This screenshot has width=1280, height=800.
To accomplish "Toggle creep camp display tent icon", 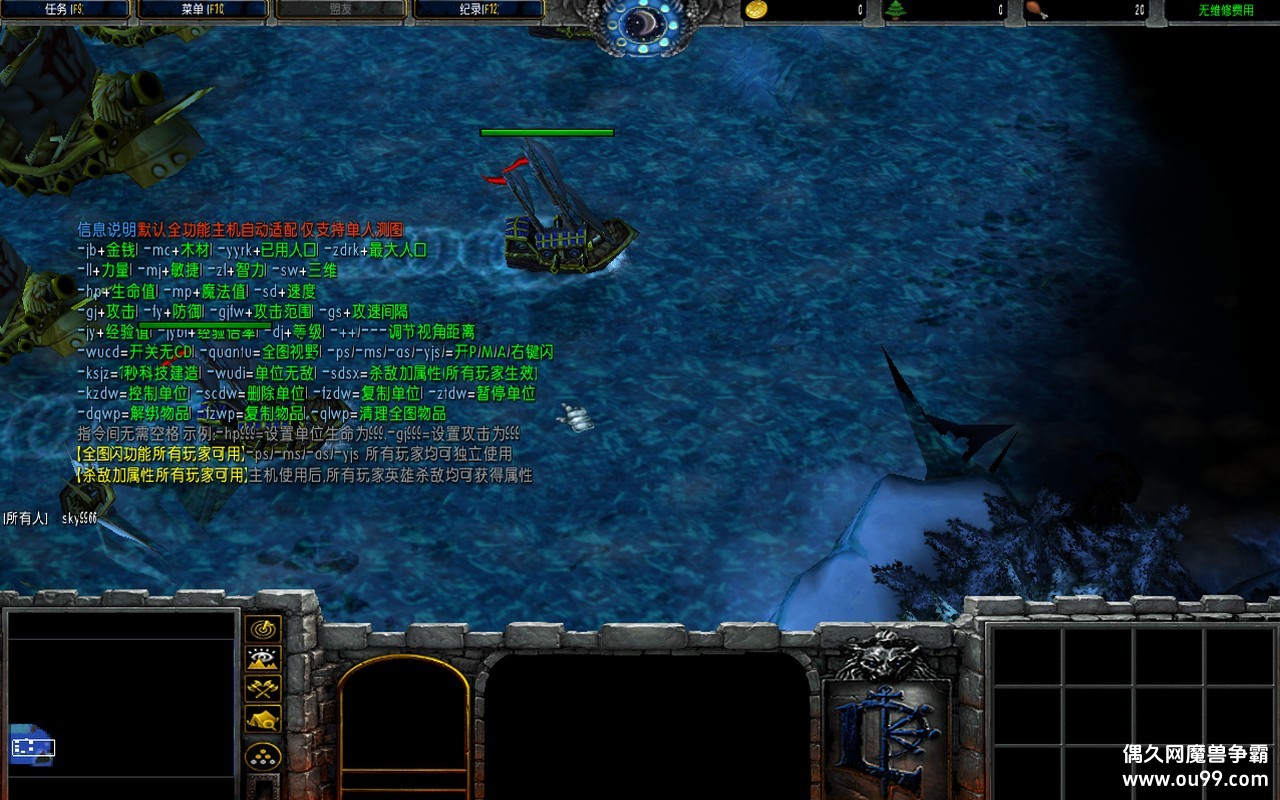I will [263, 718].
